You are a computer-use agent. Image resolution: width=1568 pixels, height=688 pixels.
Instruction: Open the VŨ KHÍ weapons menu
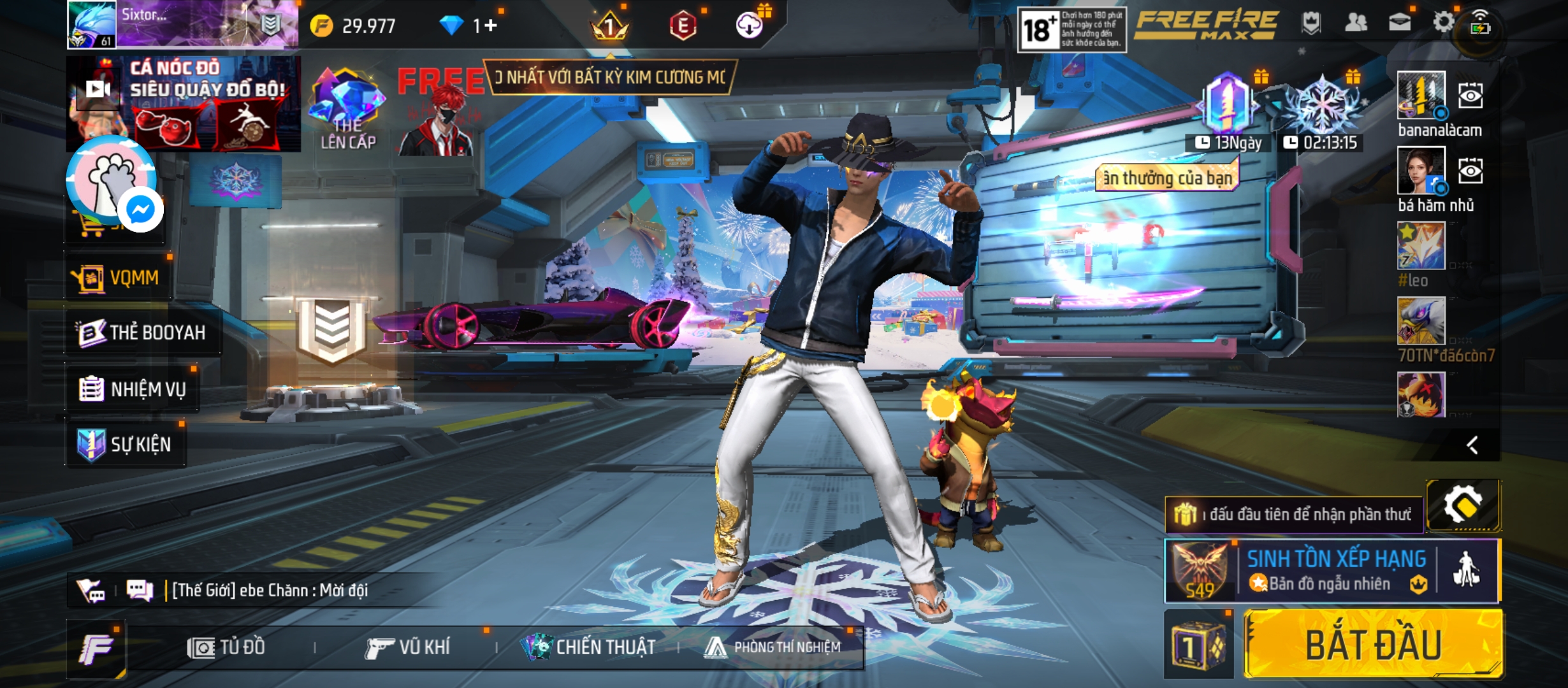pos(408,647)
